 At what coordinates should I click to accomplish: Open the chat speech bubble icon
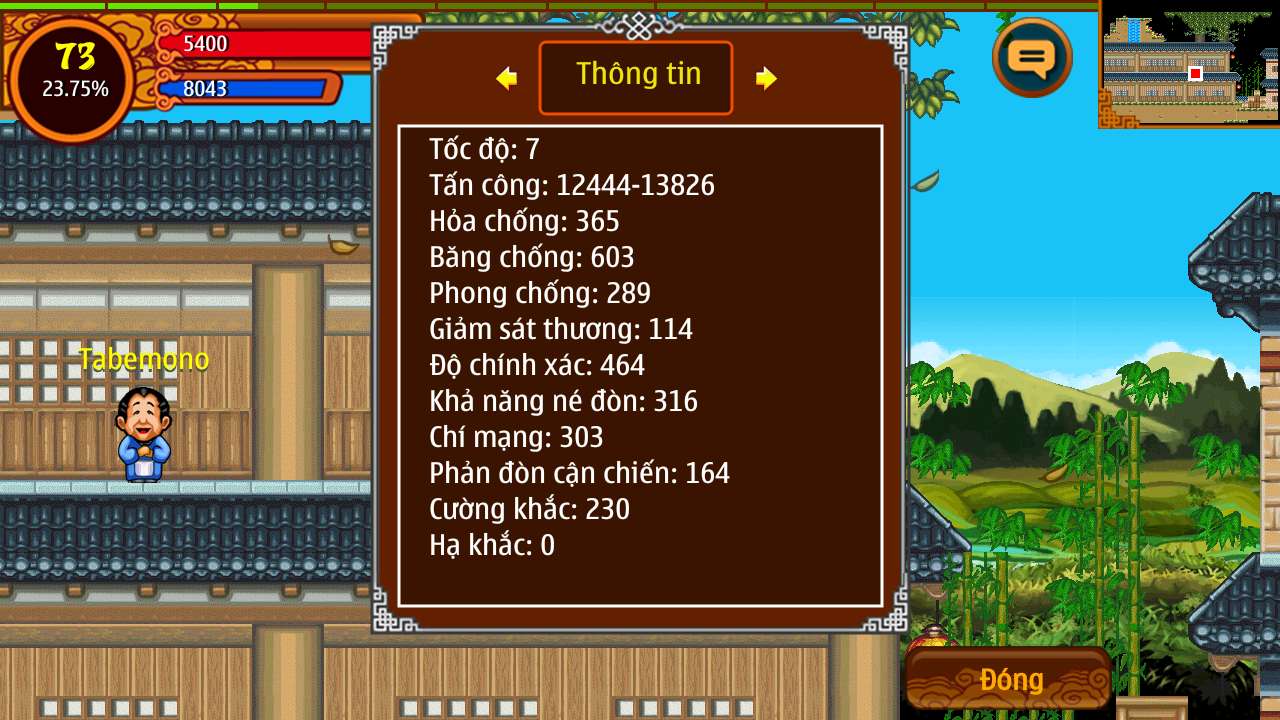pos(1032,58)
